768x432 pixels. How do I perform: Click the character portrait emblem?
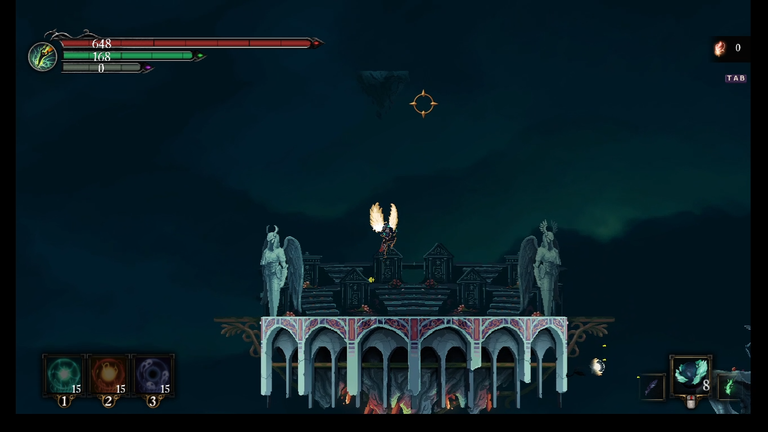[43, 56]
